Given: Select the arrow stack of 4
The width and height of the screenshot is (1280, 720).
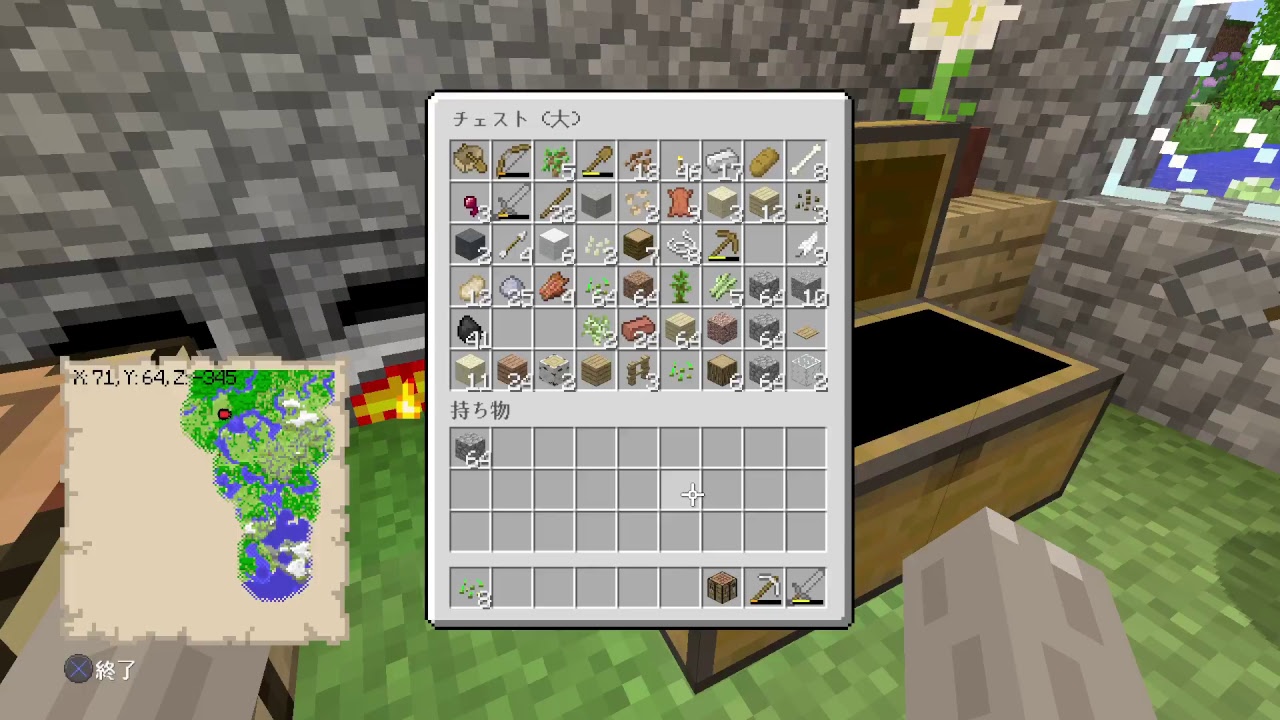Looking at the screenshot, I should click(x=512, y=244).
